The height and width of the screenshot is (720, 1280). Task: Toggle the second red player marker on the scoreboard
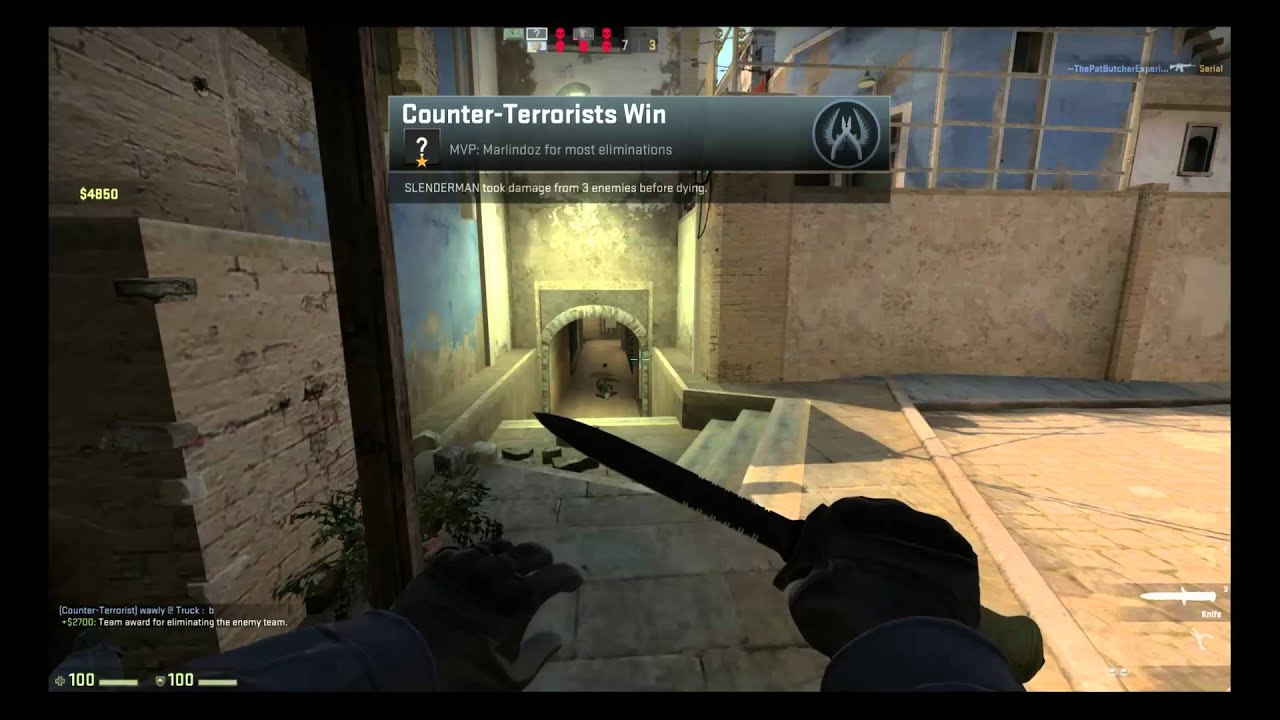pos(584,46)
